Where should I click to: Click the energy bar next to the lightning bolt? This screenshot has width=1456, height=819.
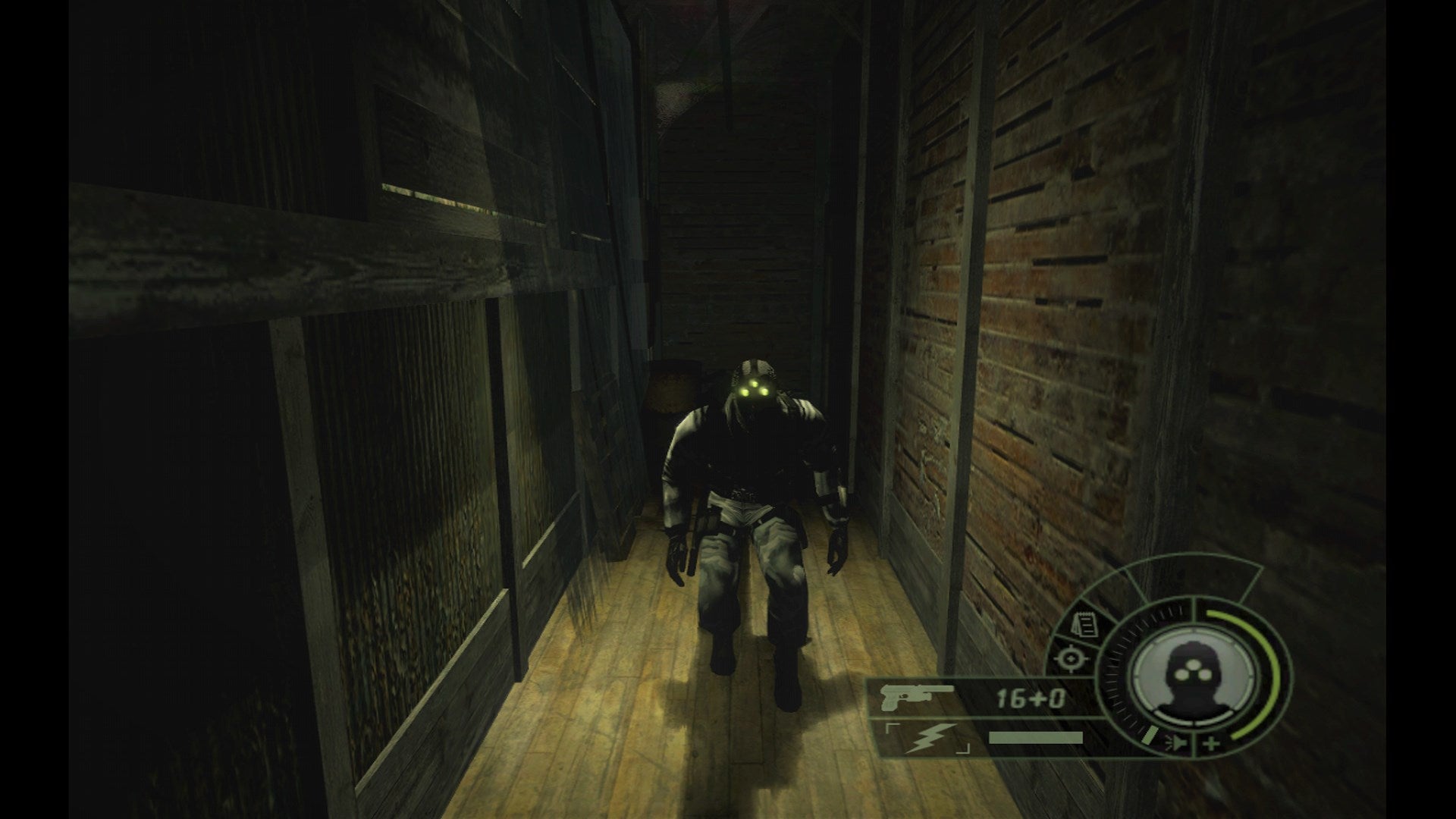[x=1035, y=736]
